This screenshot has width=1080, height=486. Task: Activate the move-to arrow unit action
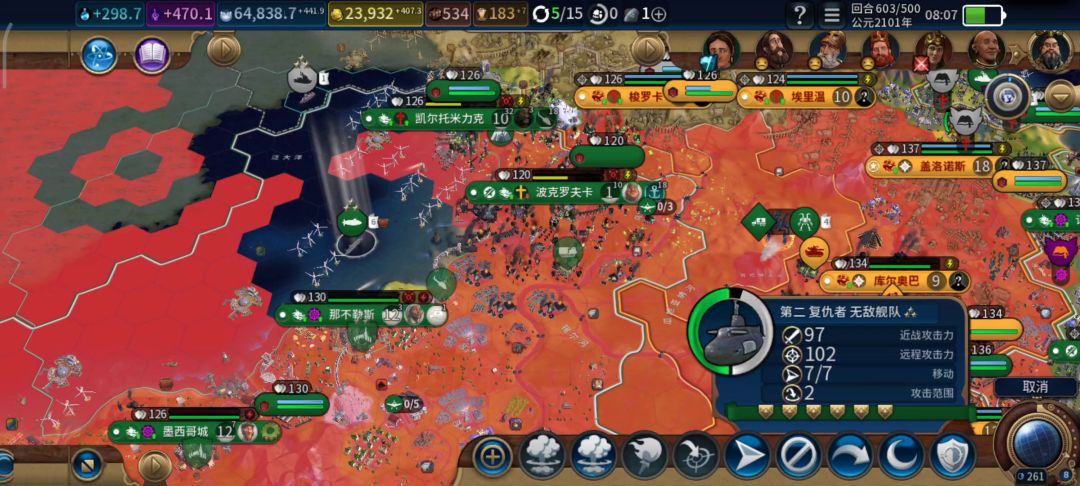[x=748, y=456]
